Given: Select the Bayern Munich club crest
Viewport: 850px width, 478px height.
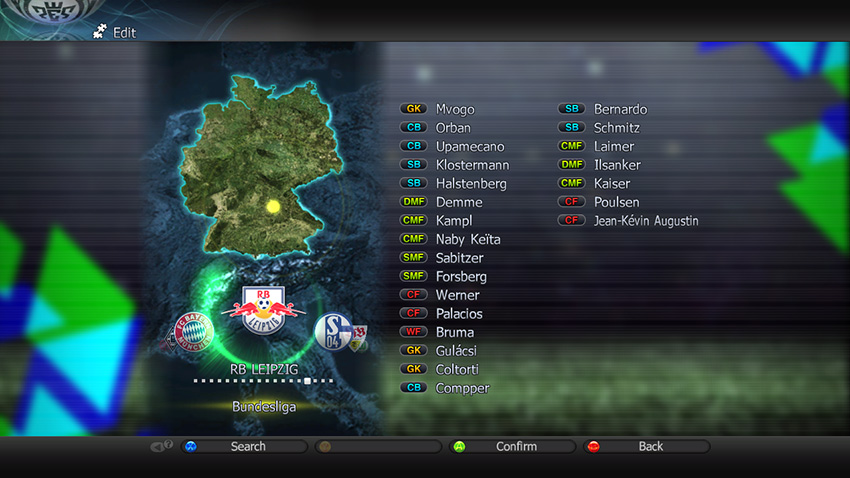Looking at the screenshot, I should point(193,331).
